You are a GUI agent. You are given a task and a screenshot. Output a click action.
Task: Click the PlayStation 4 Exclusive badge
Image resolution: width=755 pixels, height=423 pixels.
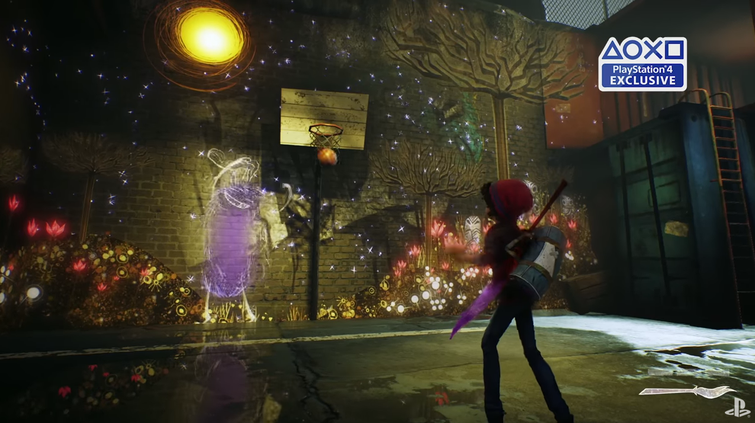[x=642, y=64]
